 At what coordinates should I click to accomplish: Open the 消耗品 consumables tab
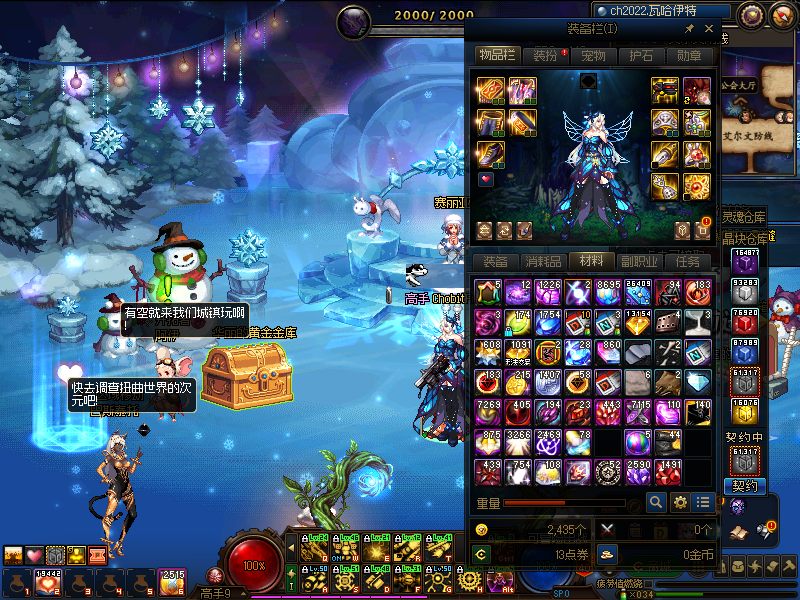tap(543, 261)
